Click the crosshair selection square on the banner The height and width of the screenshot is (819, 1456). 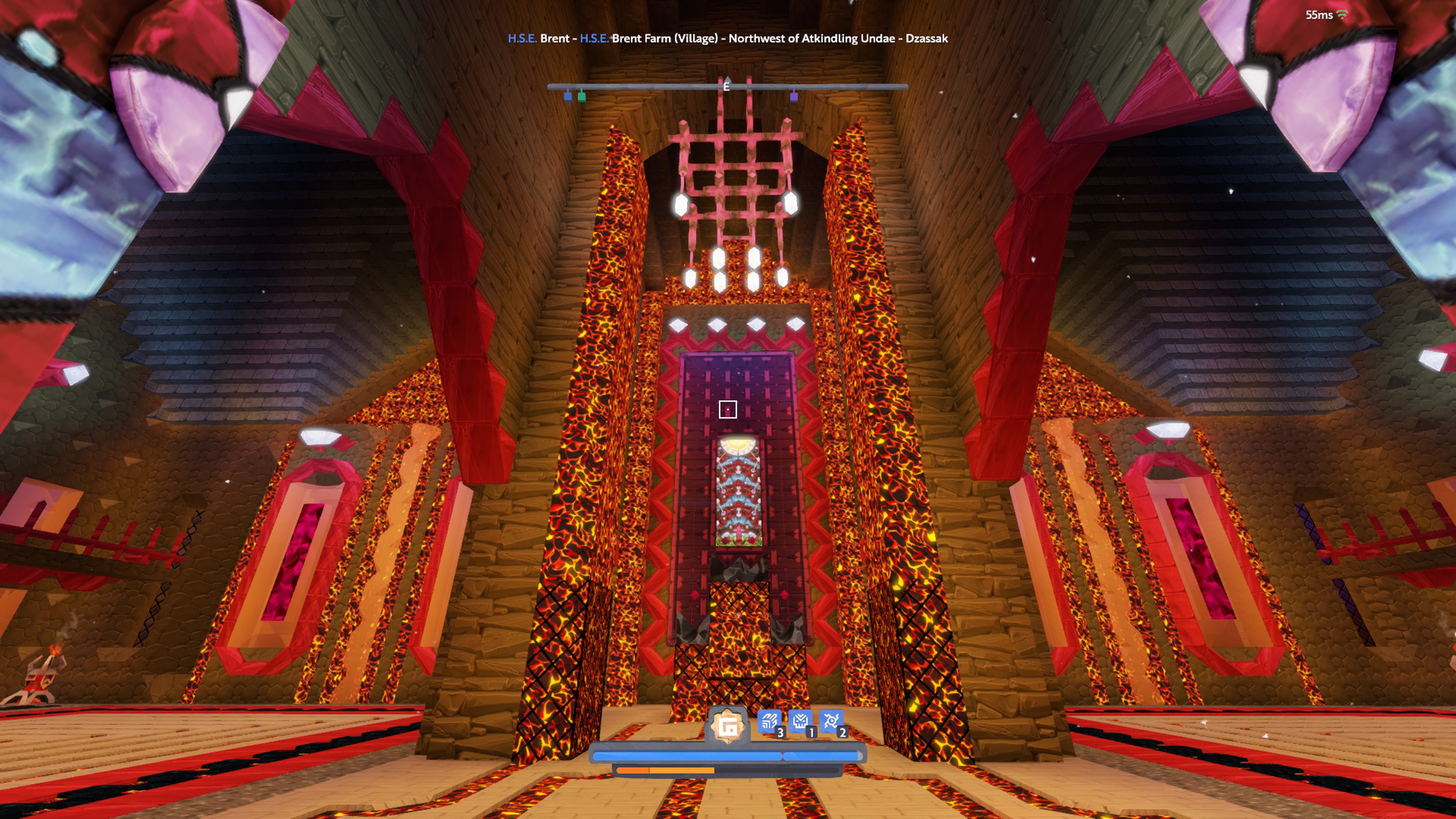(728, 410)
